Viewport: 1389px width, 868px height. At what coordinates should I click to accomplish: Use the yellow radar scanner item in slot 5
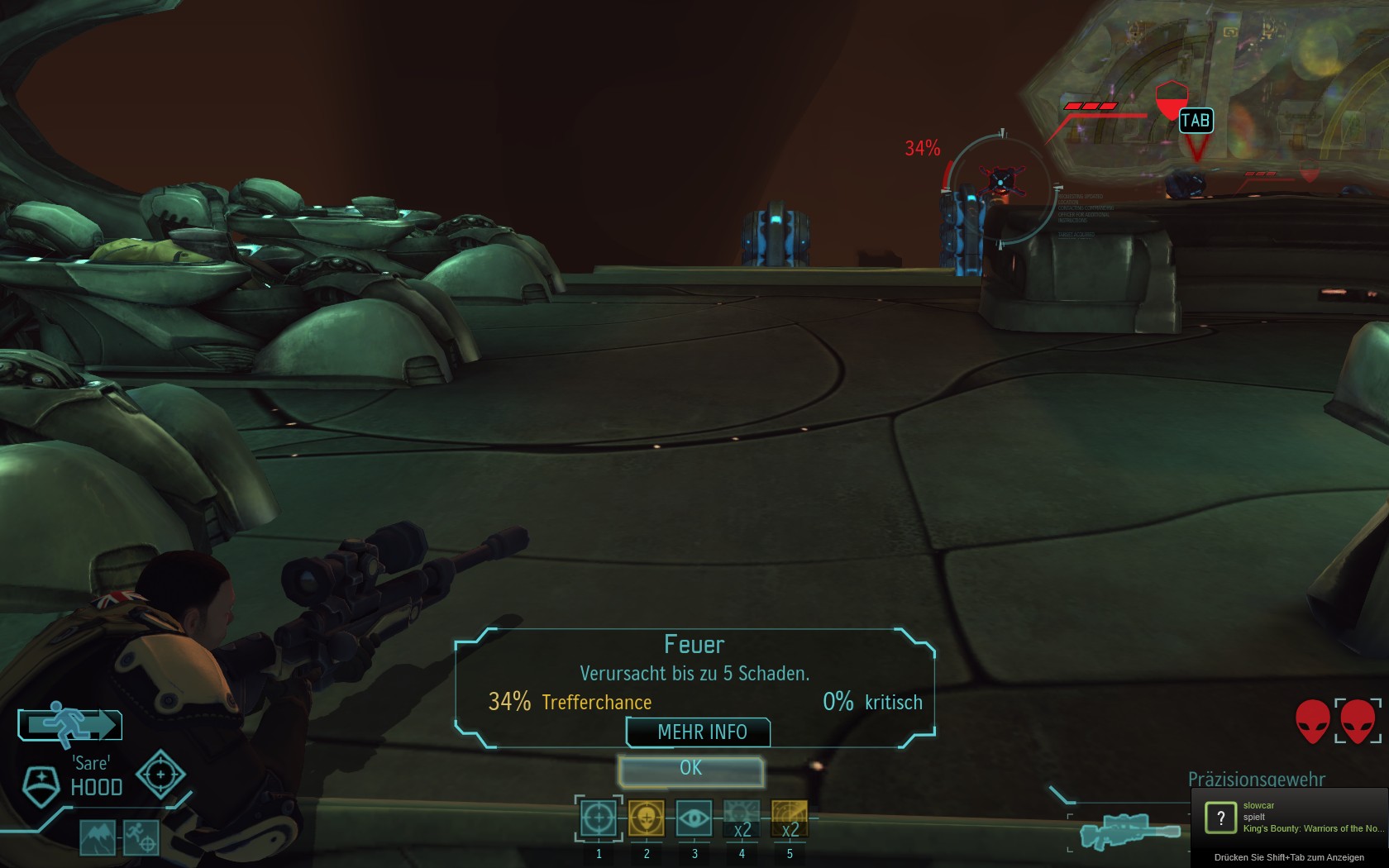click(790, 818)
